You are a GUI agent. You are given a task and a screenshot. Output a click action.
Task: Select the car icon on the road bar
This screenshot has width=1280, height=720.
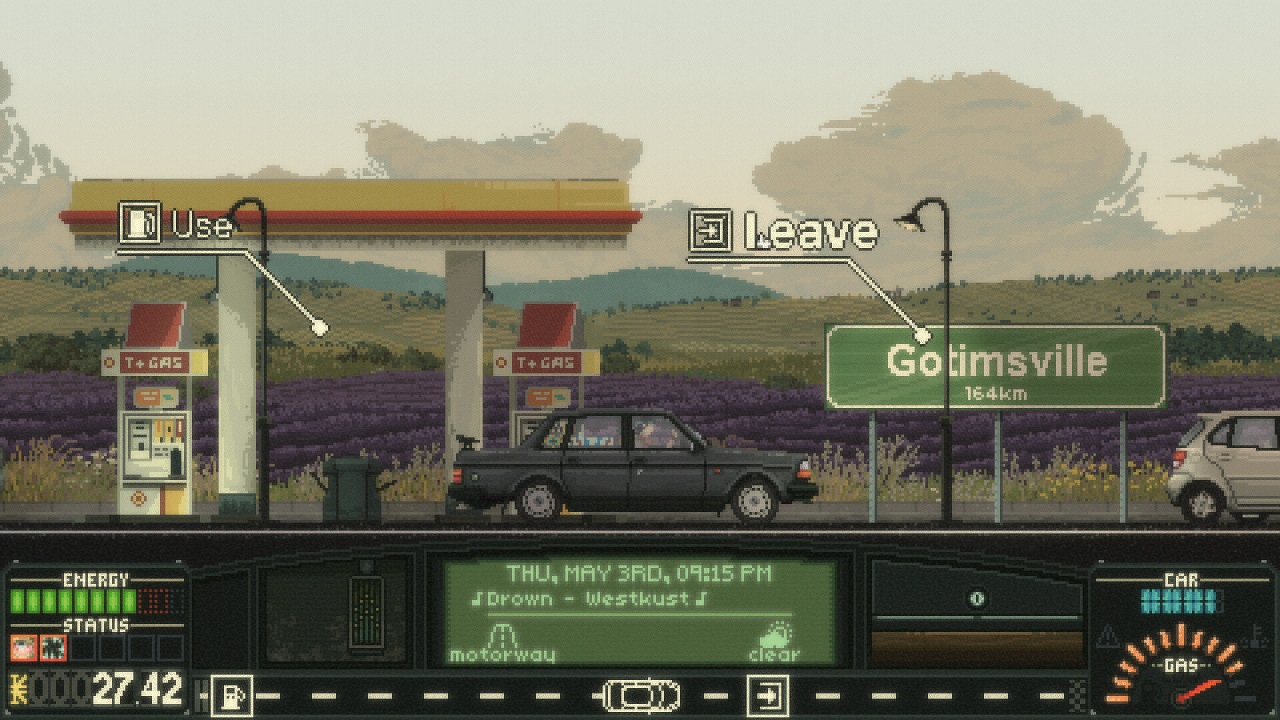click(641, 695)
